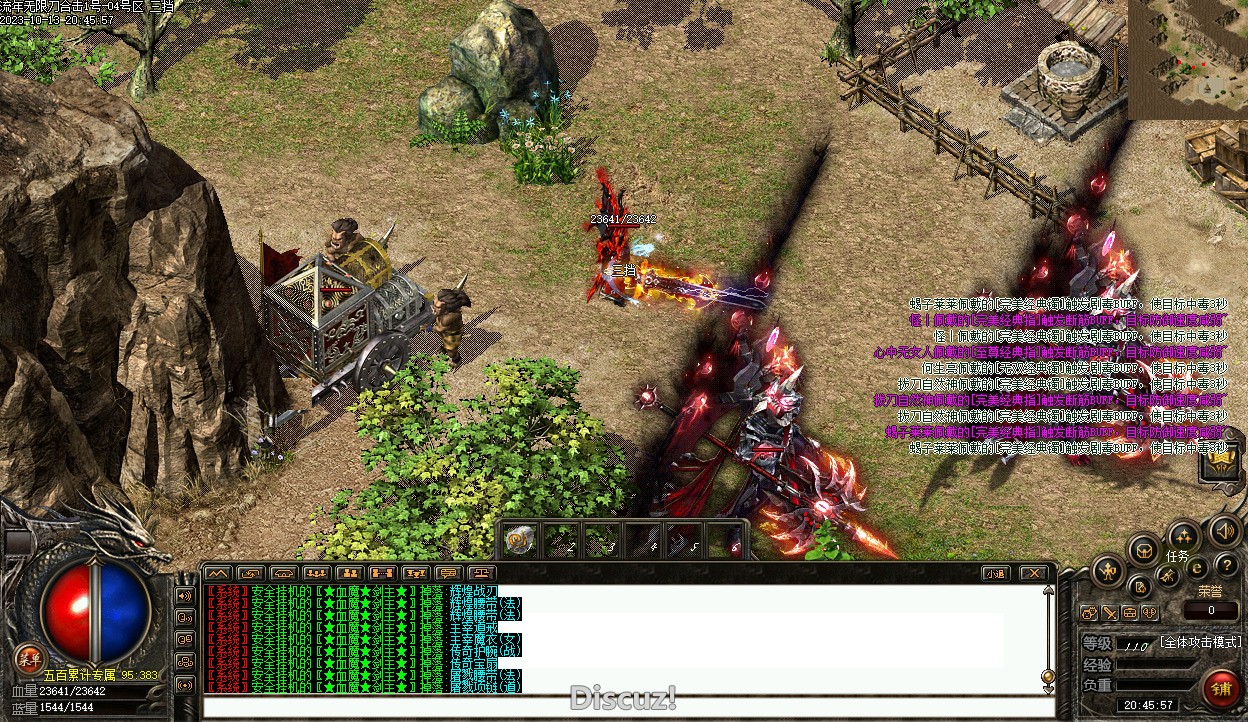The height and width of the screenshot is (722, 1248).
Task: Close the chat panel with the X button
Action: coord(1033,573)
